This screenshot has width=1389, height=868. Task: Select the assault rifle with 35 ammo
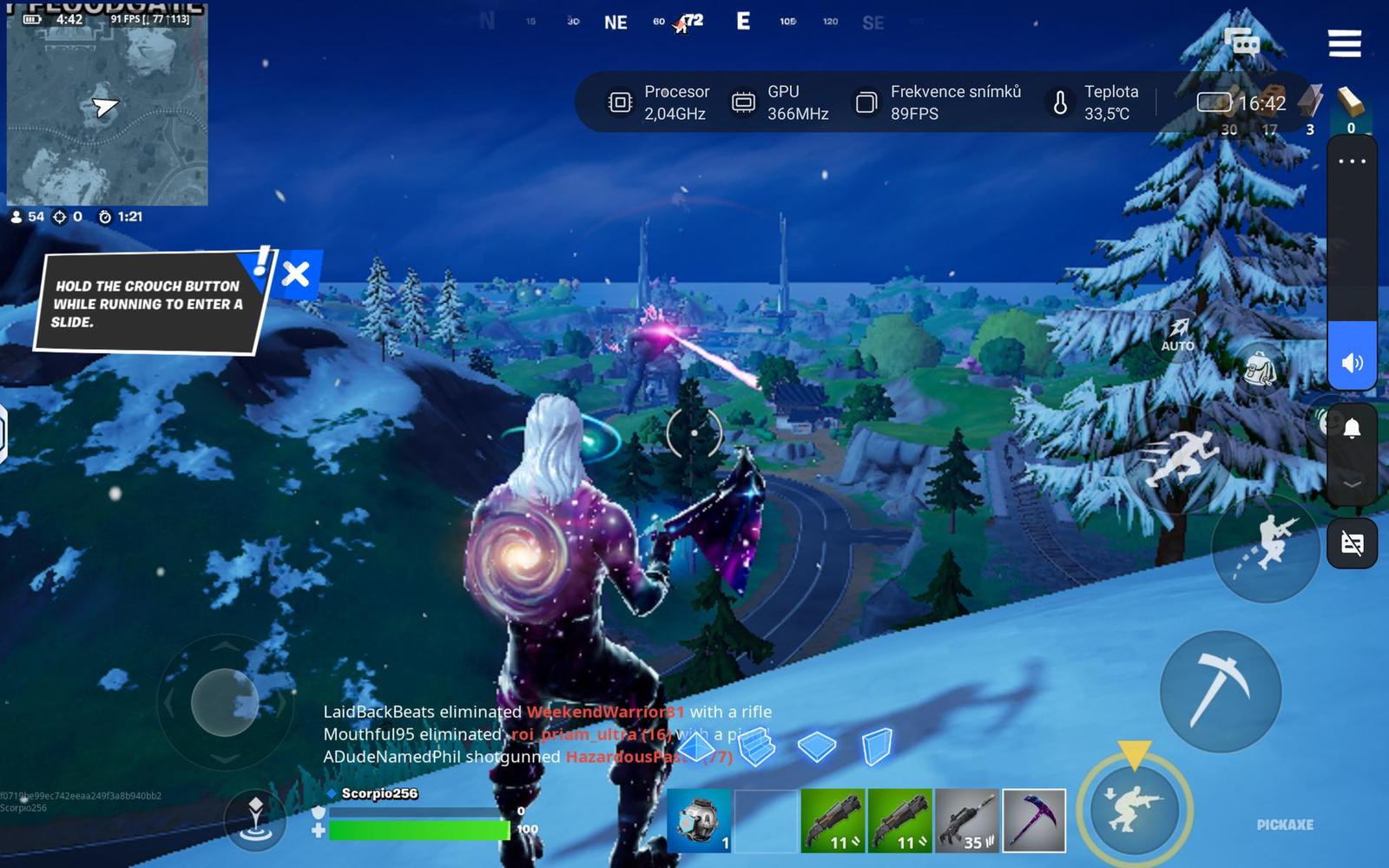pos(968,820)
